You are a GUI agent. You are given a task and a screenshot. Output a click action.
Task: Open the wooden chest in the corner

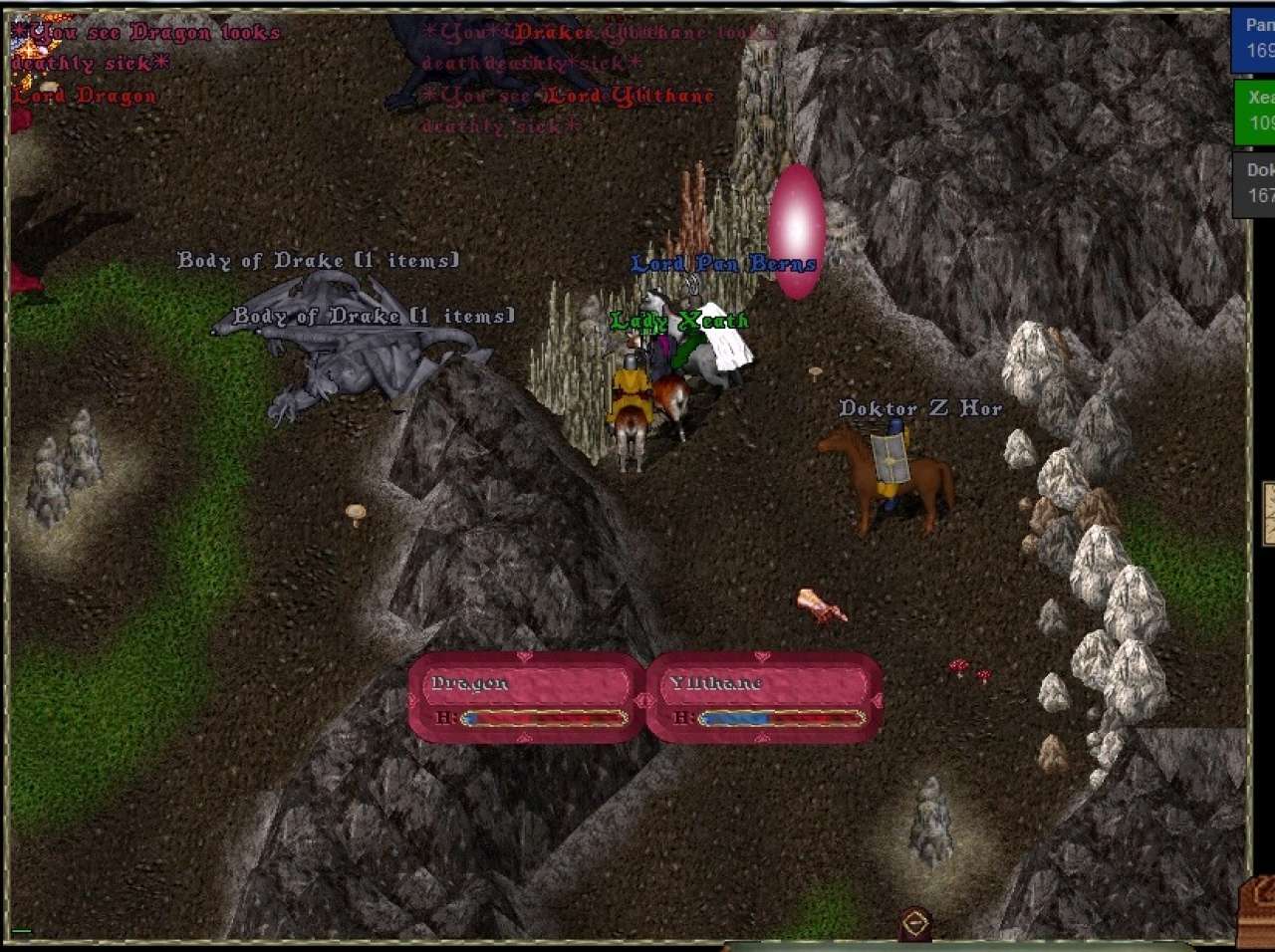click(1257, 911)
